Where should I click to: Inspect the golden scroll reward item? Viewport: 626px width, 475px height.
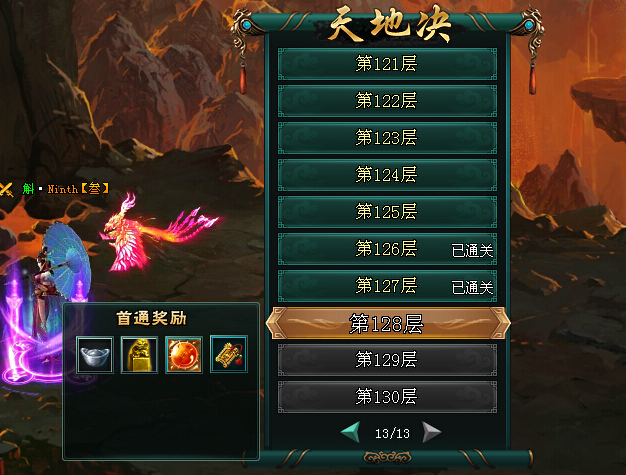229,354
